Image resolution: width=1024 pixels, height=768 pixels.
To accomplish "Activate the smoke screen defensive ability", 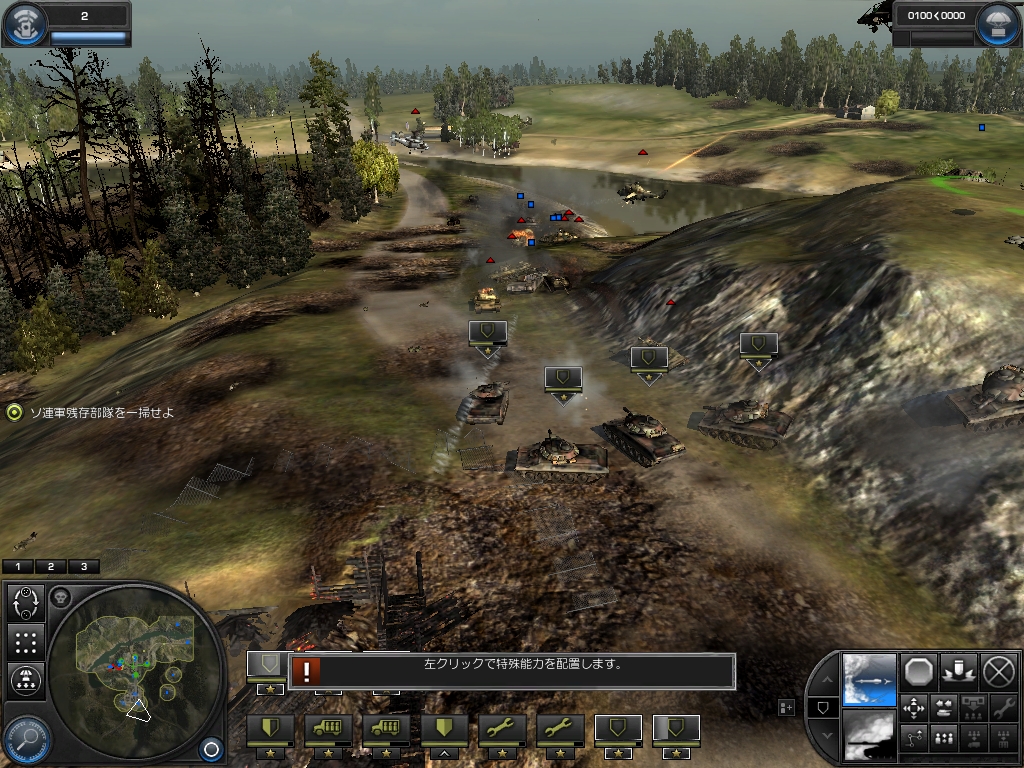I will [x=869, y=736].
